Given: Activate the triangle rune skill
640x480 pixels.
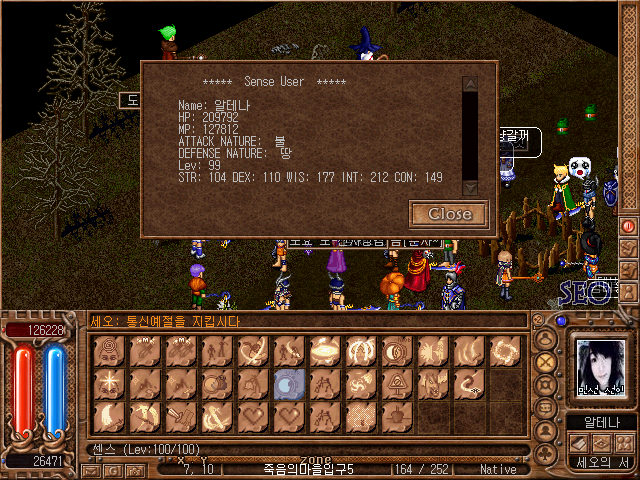Looking at the screenshot, I should click(x=395, y=383).
